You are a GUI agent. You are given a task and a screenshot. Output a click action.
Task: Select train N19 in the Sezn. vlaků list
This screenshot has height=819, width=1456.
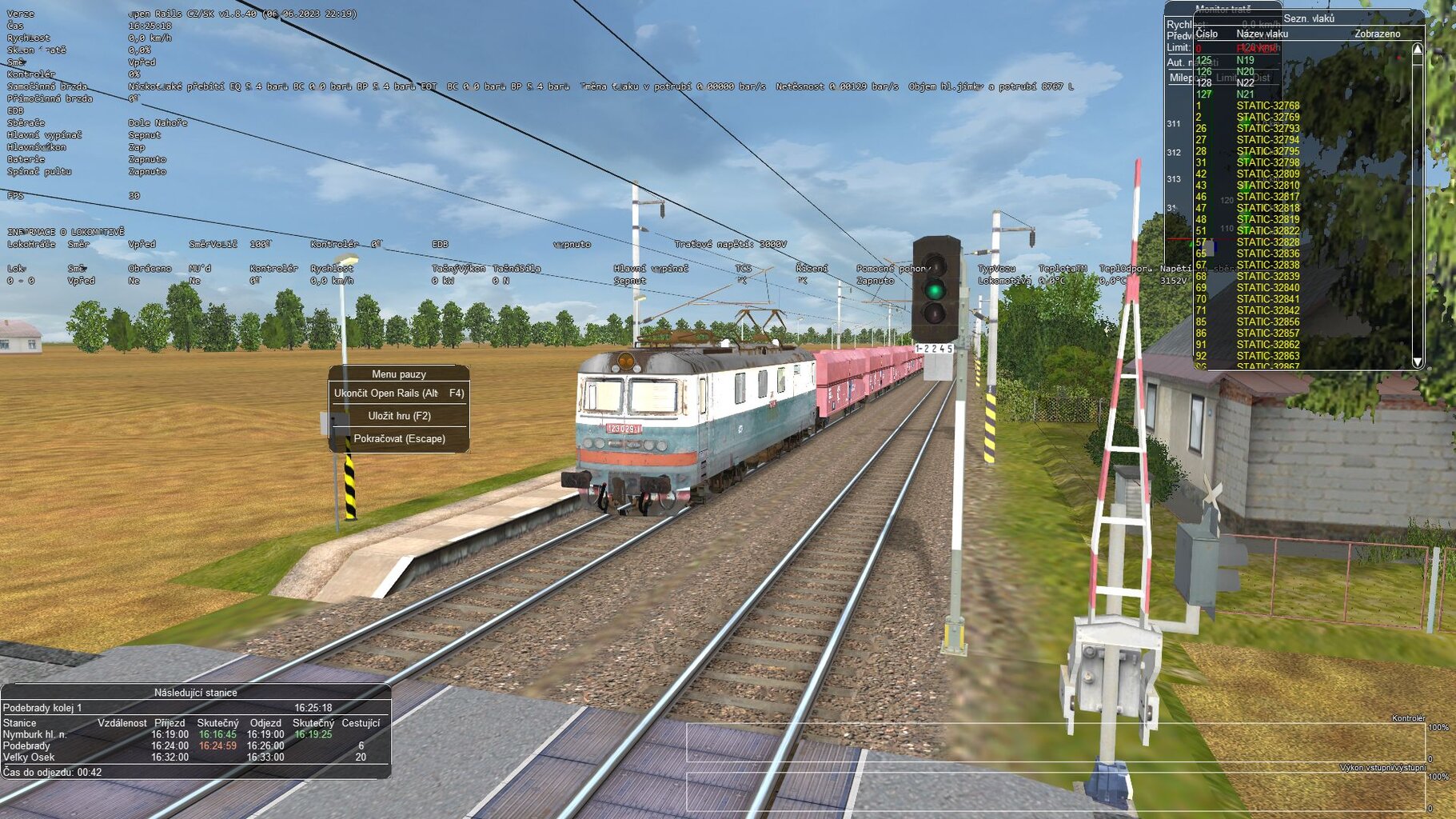coord(1243,59)
